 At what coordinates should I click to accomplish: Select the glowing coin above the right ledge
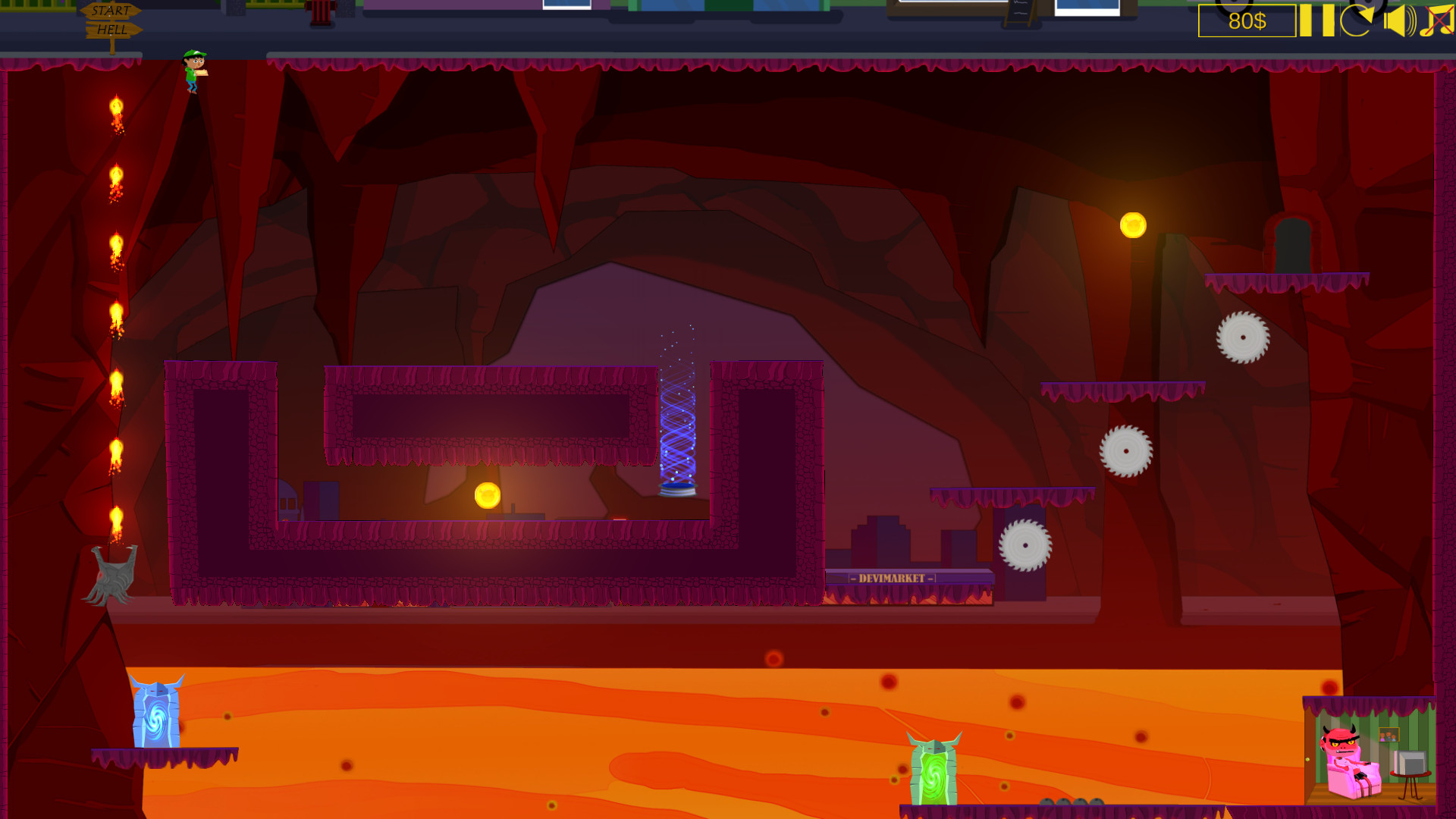1132,224
